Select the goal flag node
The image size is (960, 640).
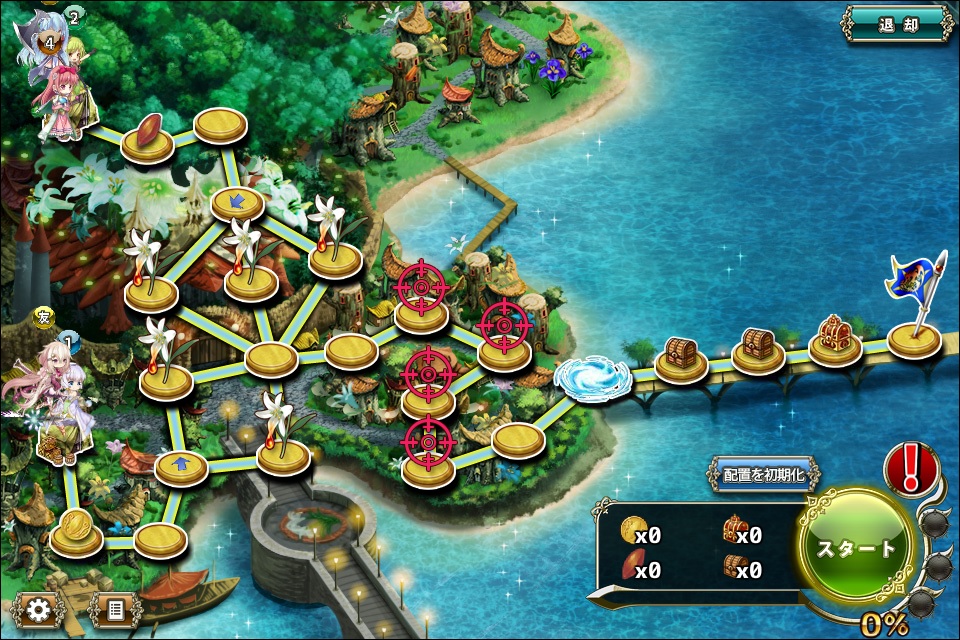(x=915, y=338)
